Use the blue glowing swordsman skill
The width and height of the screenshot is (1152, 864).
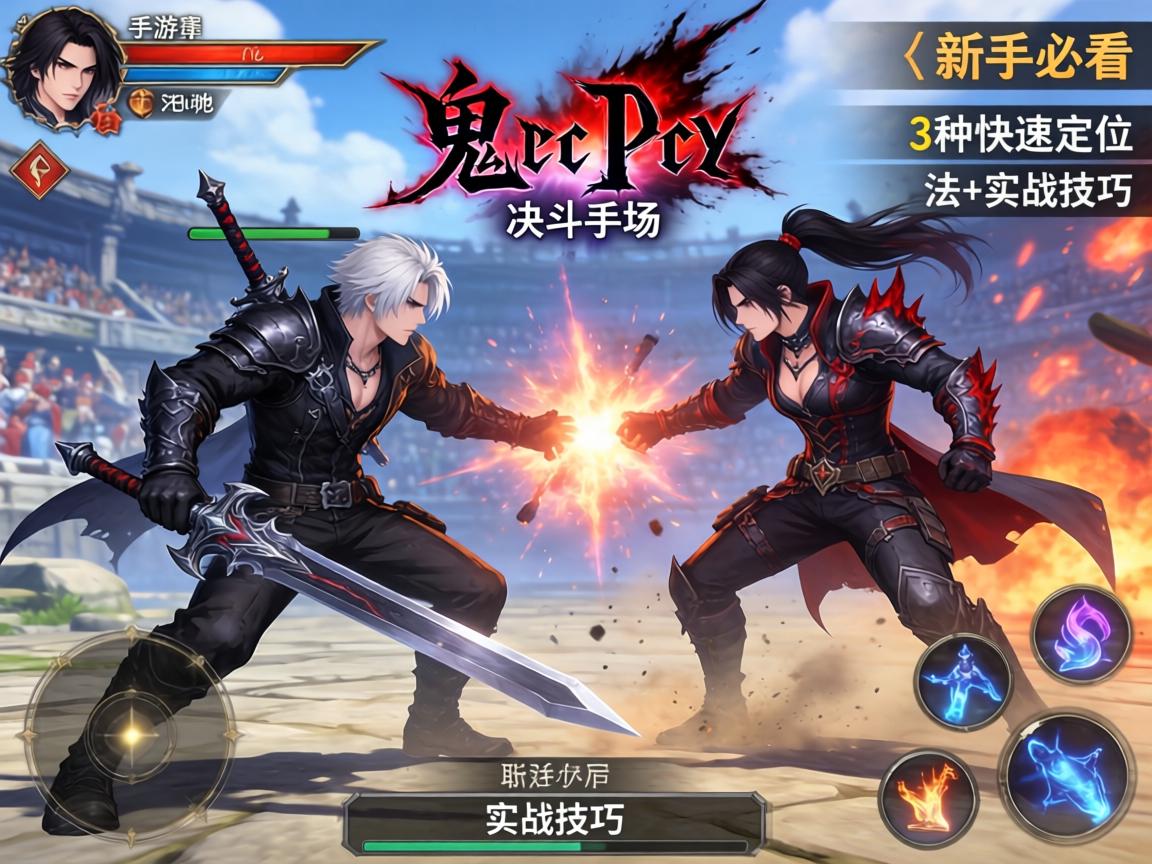coord(964,681)
